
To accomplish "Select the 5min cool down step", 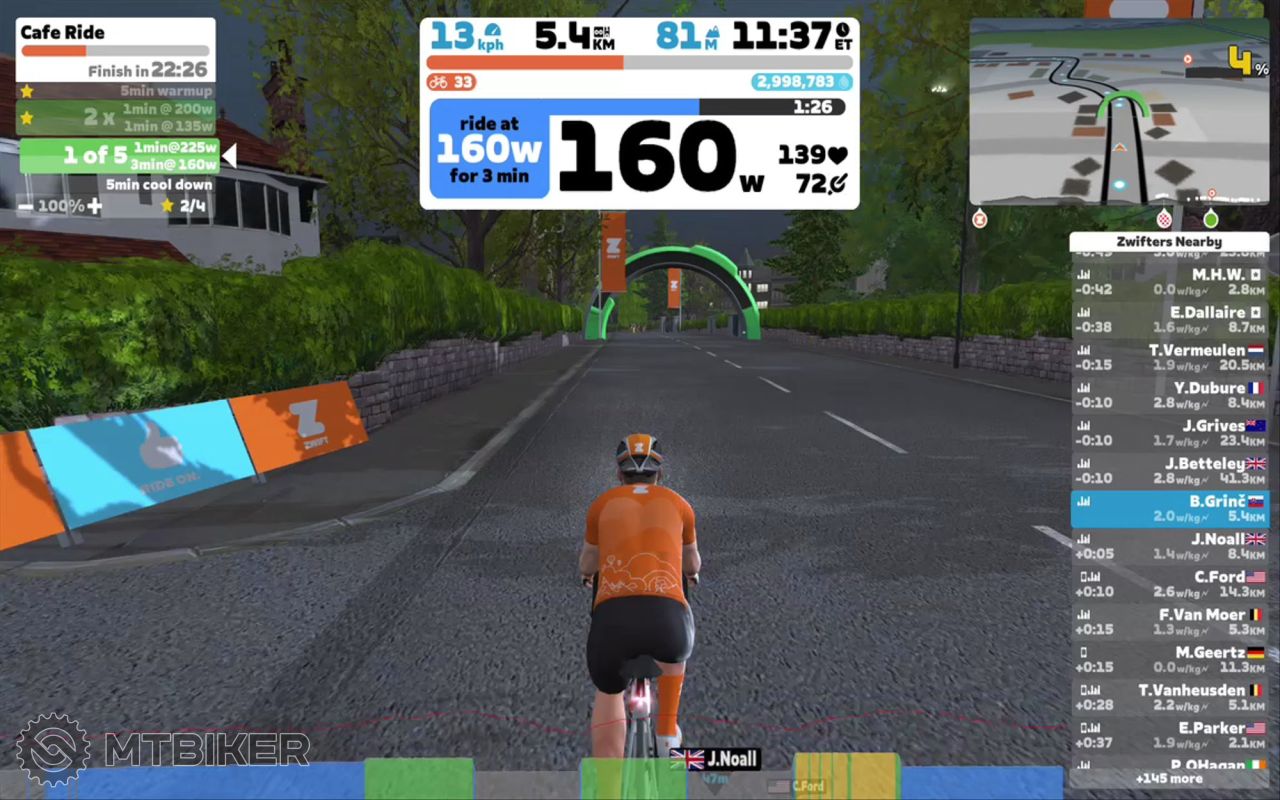I will coord(160,185).
